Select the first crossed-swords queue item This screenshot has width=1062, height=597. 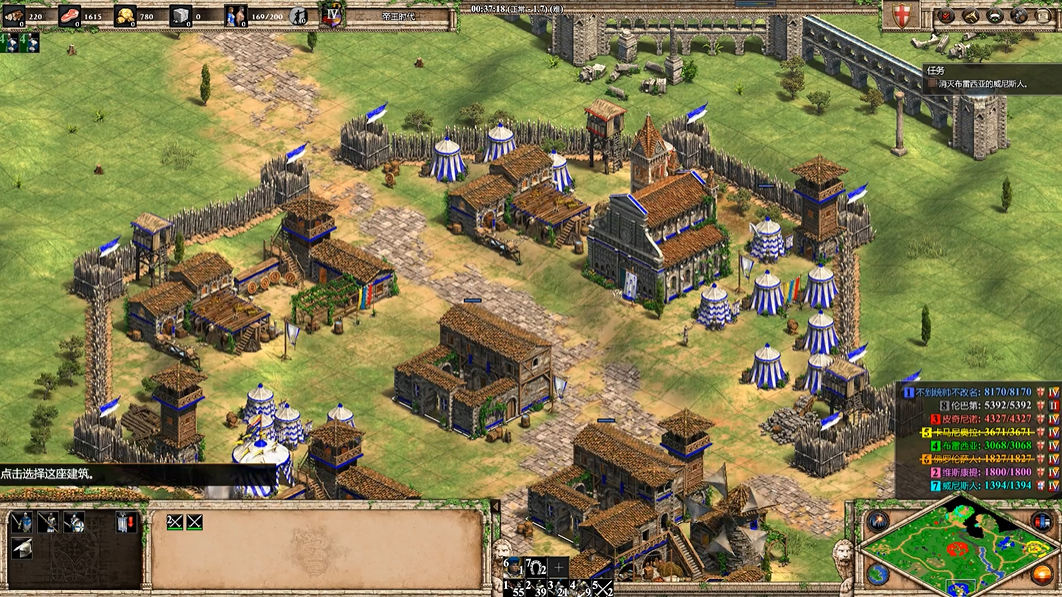click(174, 521)
